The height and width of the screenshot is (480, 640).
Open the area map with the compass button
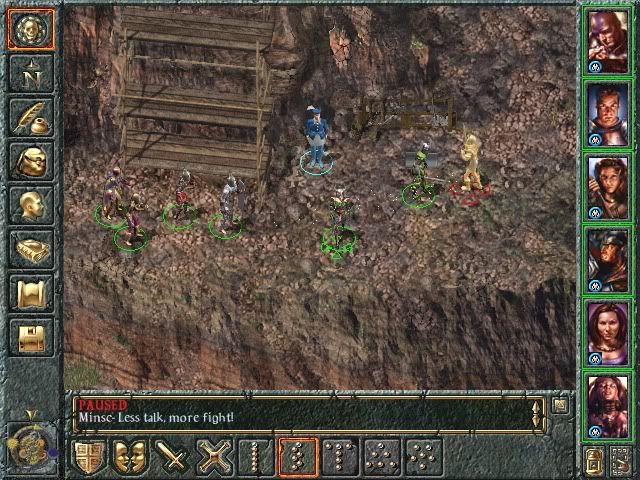pos(30,73)
